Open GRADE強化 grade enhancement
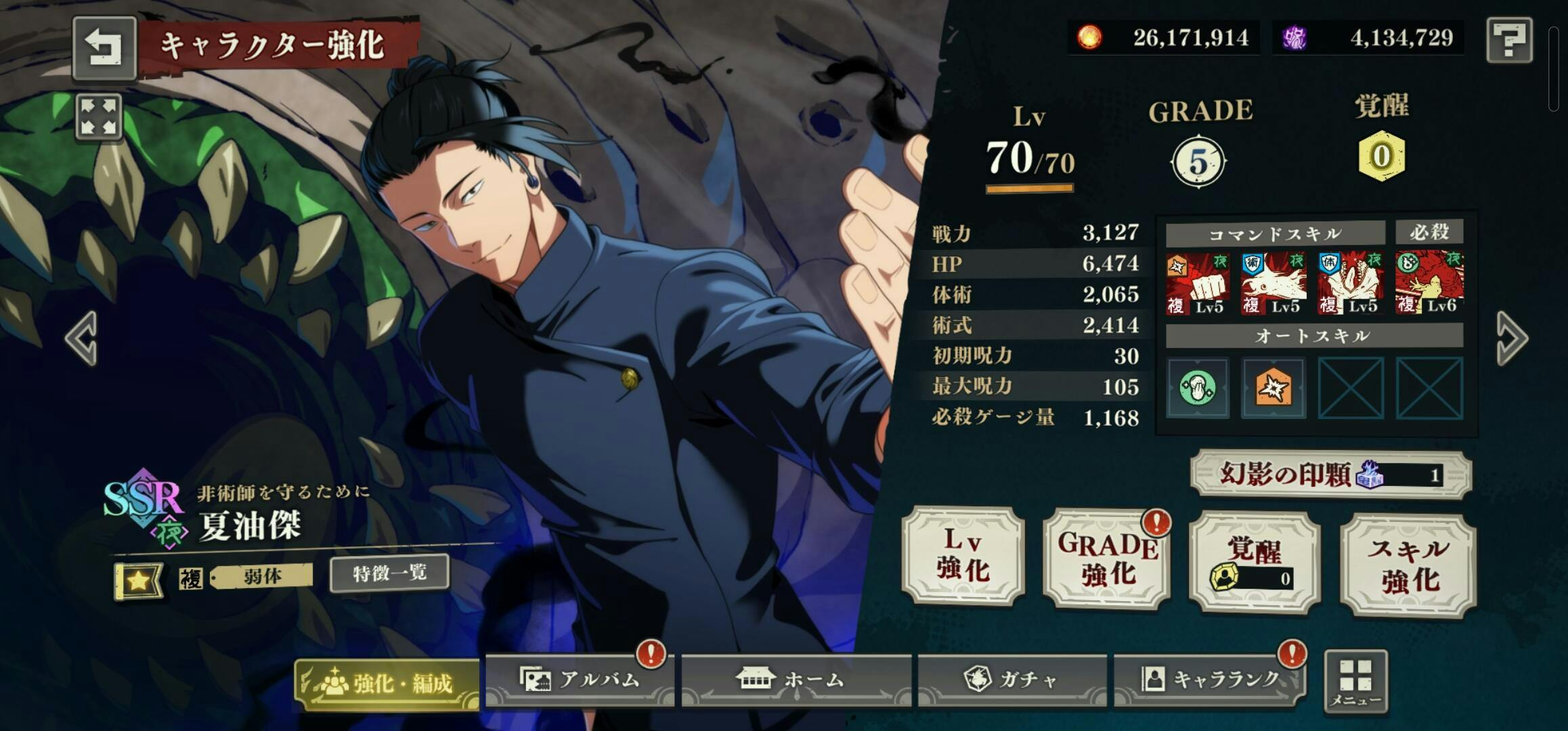 pyautogui.click(x=1107, y=559)
